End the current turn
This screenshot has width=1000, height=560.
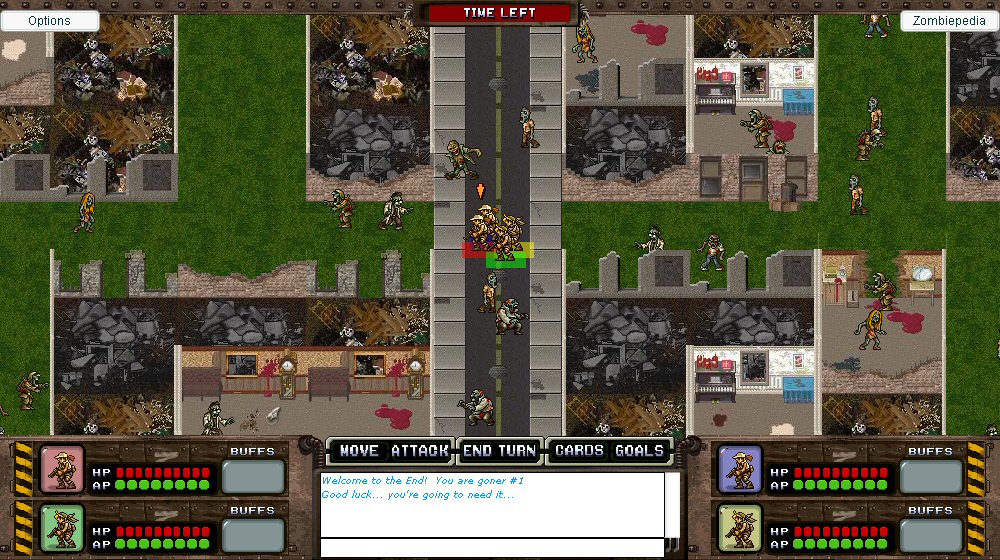coord(500,451)
